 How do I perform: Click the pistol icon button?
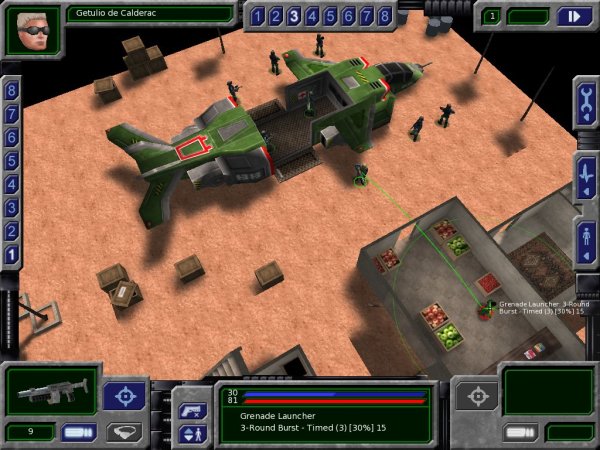click(192, 410)
